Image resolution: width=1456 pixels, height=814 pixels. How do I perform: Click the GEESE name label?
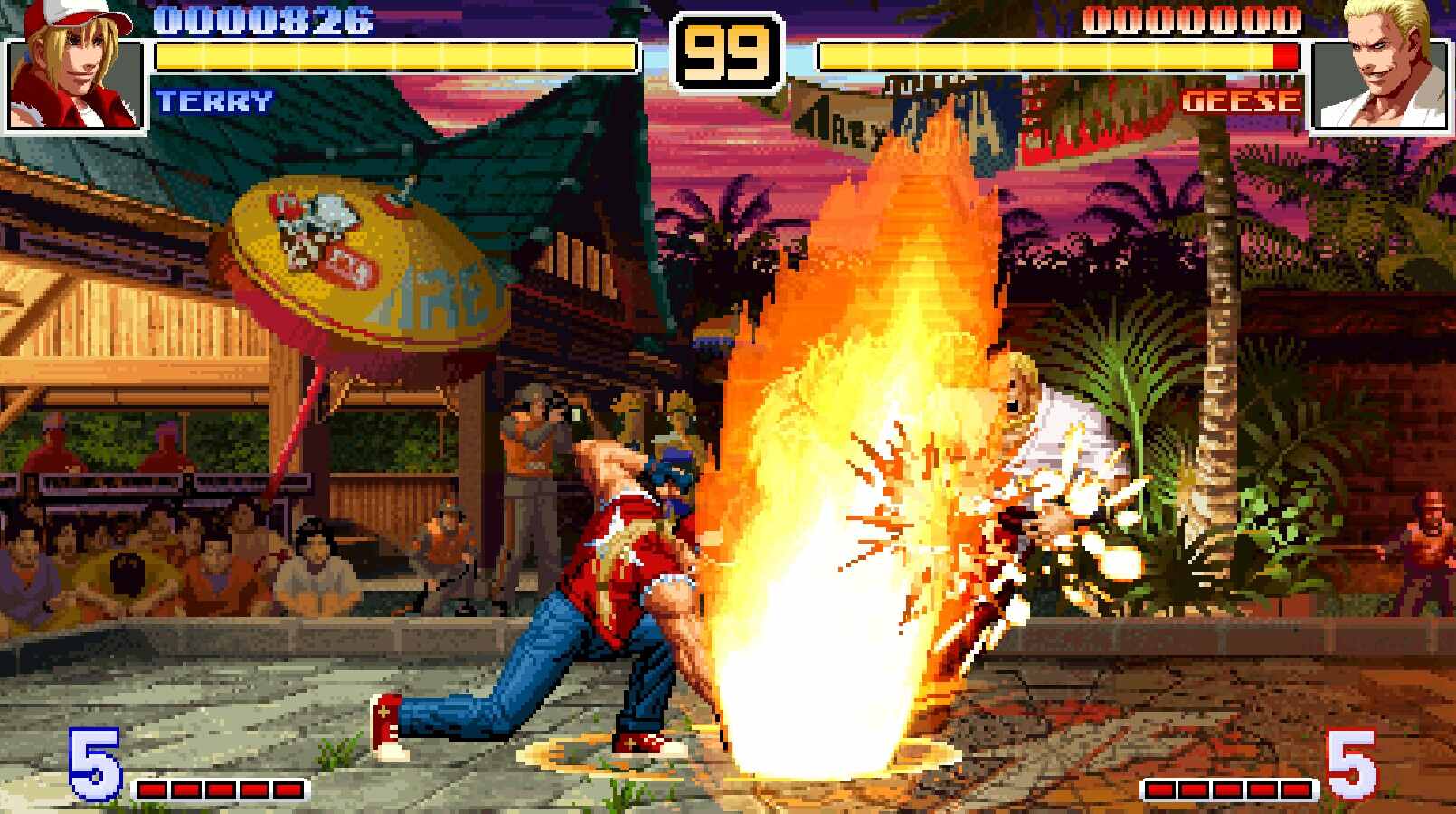point(1241,102)
